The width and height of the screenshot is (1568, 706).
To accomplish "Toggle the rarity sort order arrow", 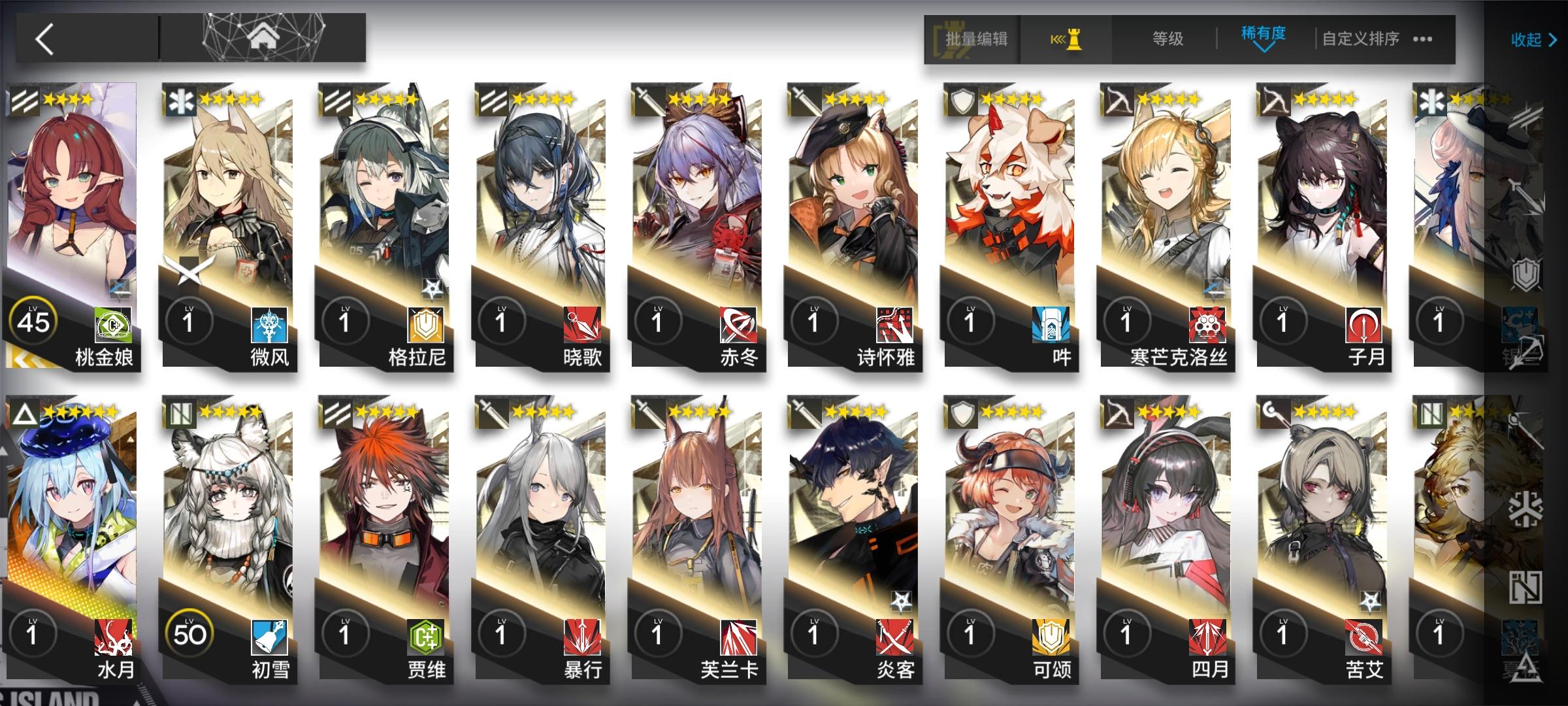I will 1262,47.
